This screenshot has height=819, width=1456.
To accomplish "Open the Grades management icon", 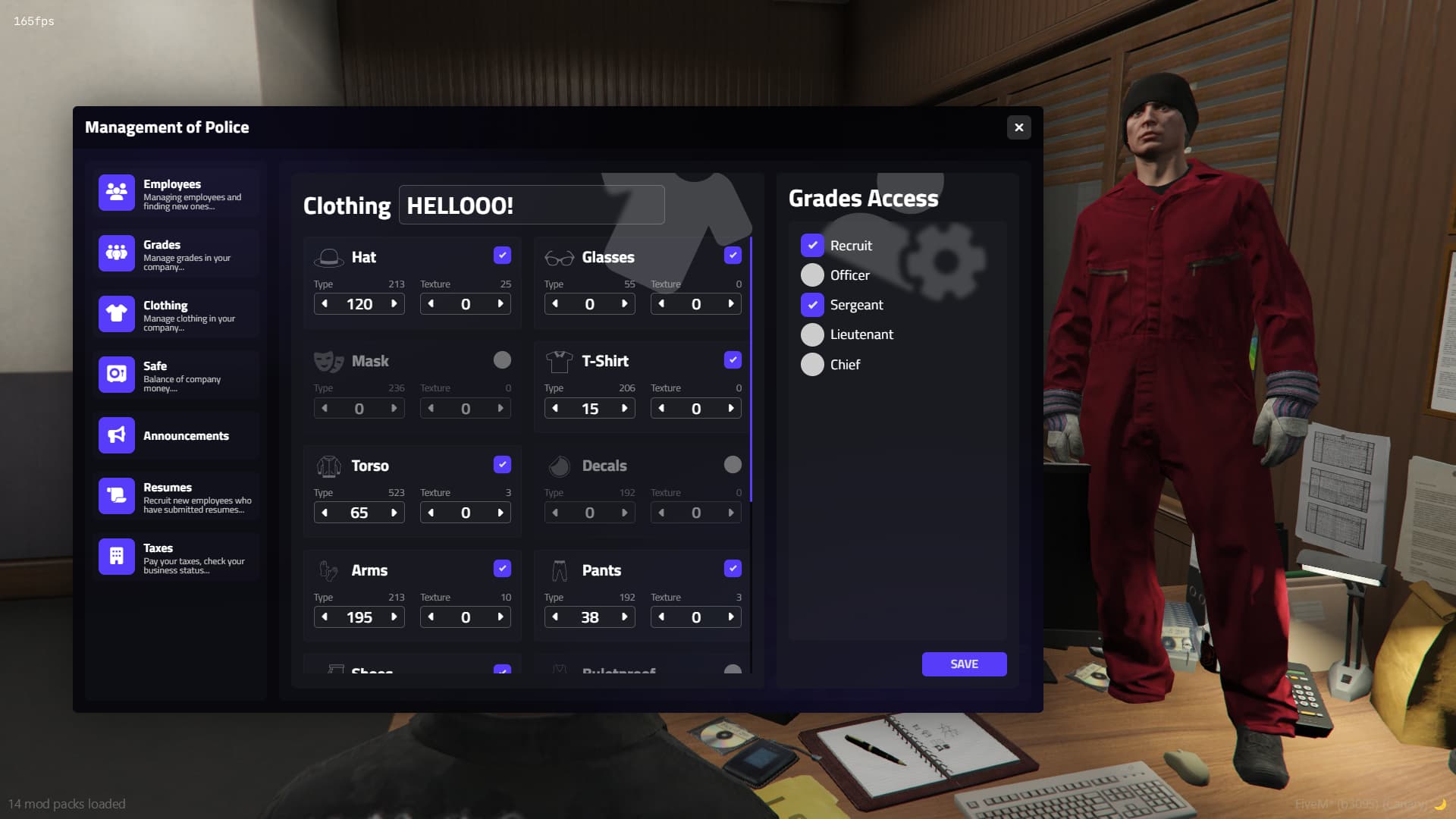I will click(116, 253).
